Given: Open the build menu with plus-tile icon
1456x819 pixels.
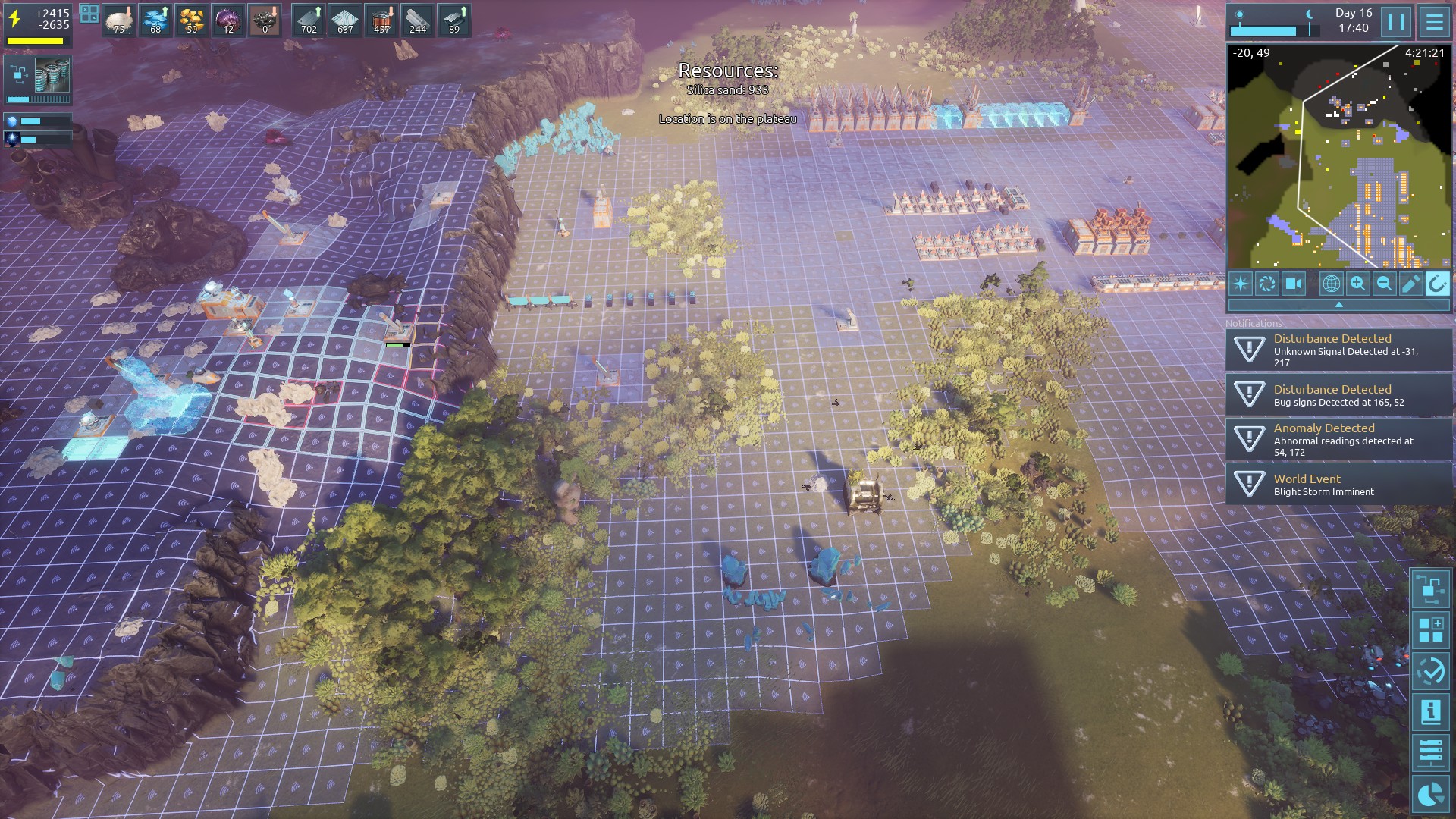Looking at the screenshot, I should coord(1431,629).
